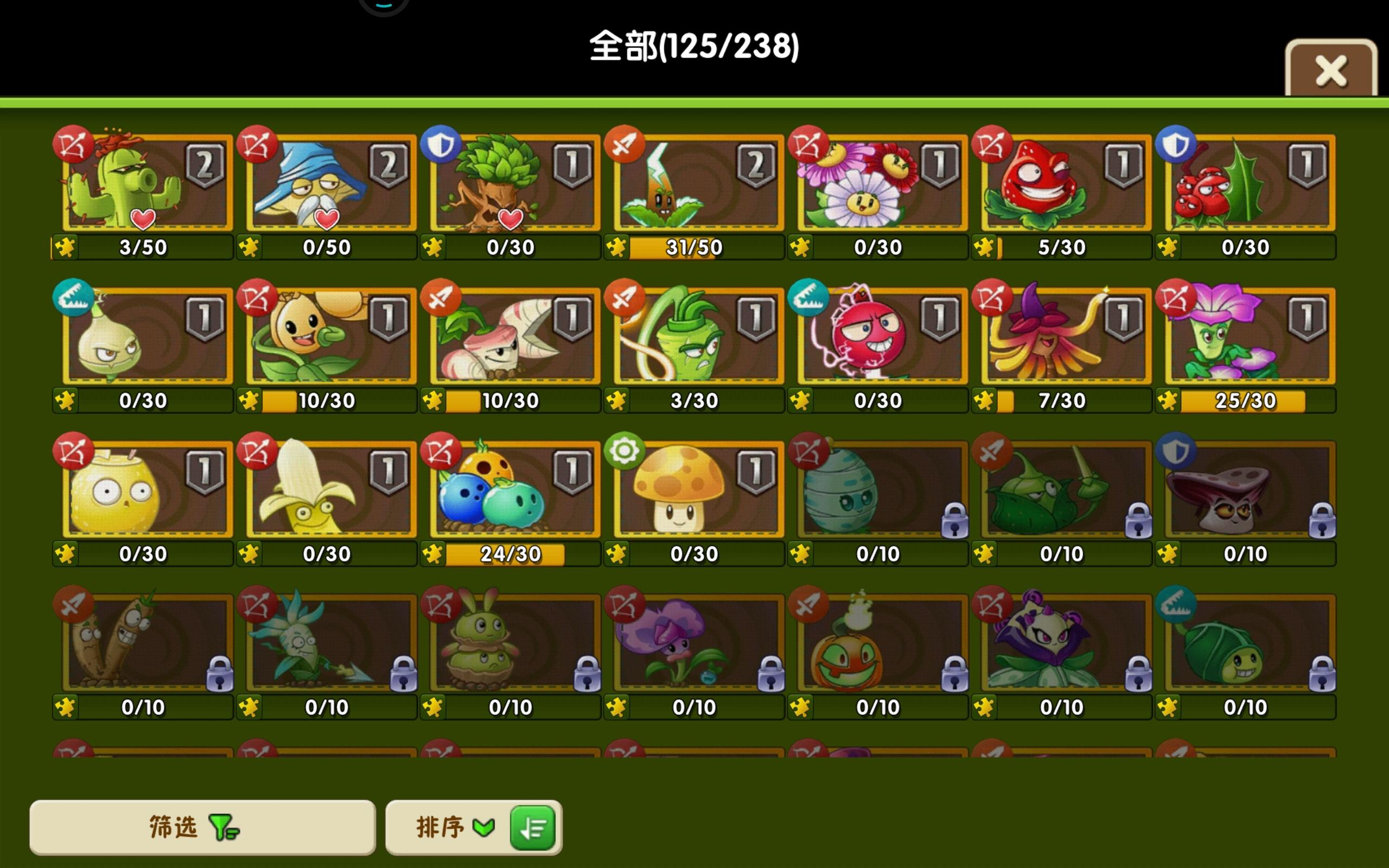
Task: Click the puzzle piece icon below the Cactus
Action: click(x=66, y=247)
